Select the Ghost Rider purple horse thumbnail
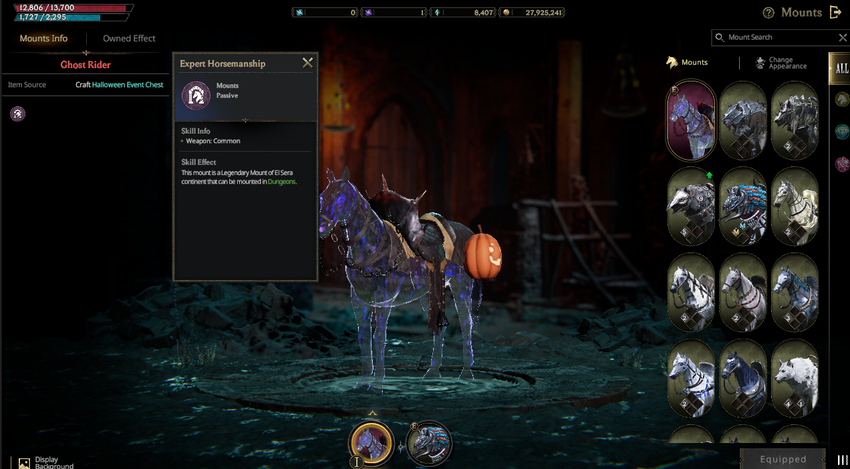This screenshot has height=469, width=850. 691,120
